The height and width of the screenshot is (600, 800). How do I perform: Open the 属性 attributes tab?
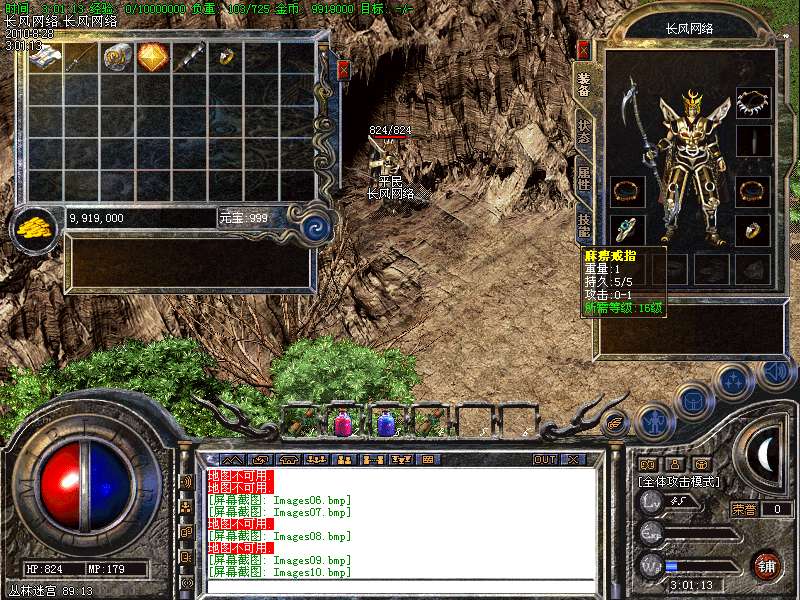click(584, 179)
